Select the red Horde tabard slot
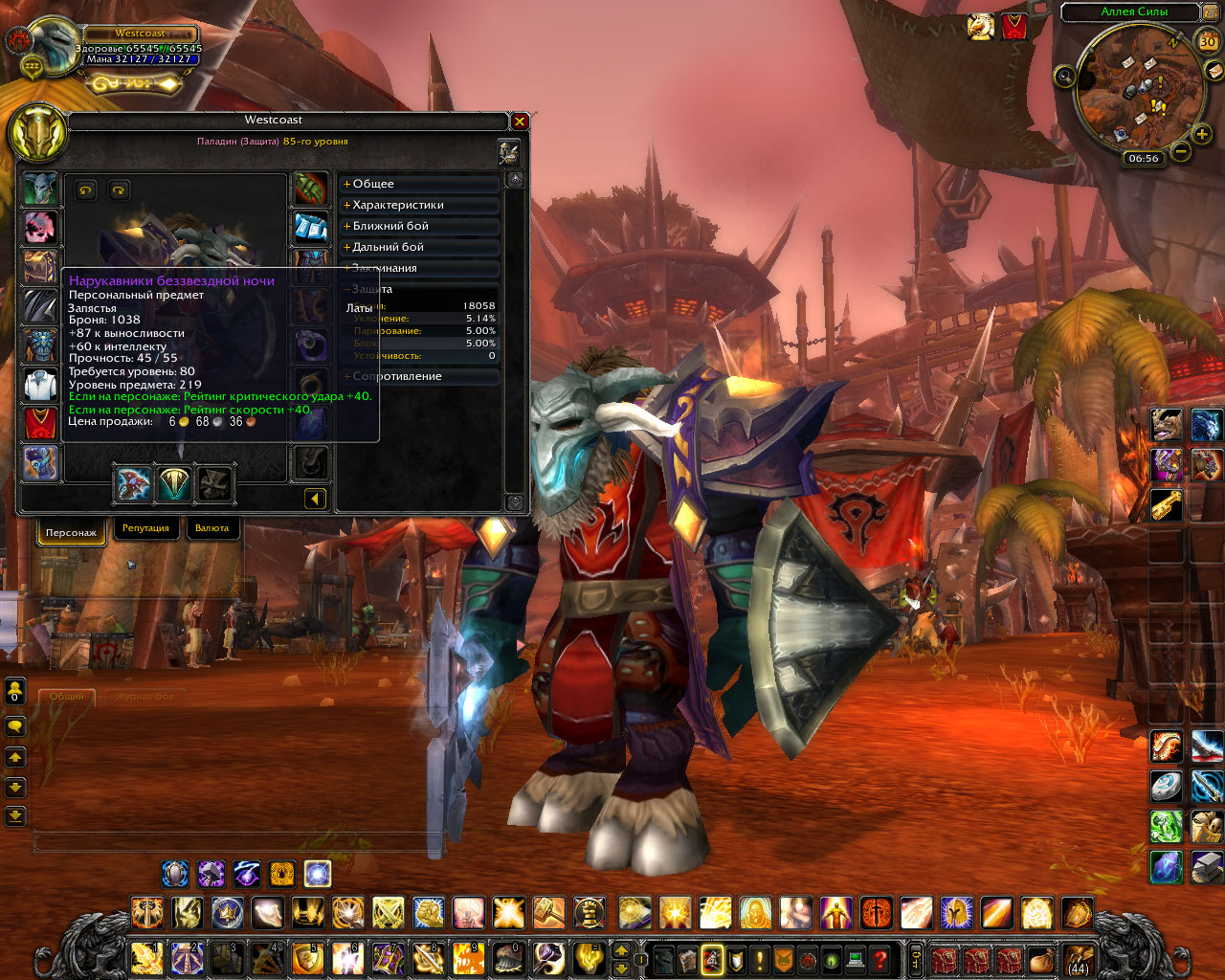The image size is (1225, 980). pyautogui.click(x=40, y=424)
